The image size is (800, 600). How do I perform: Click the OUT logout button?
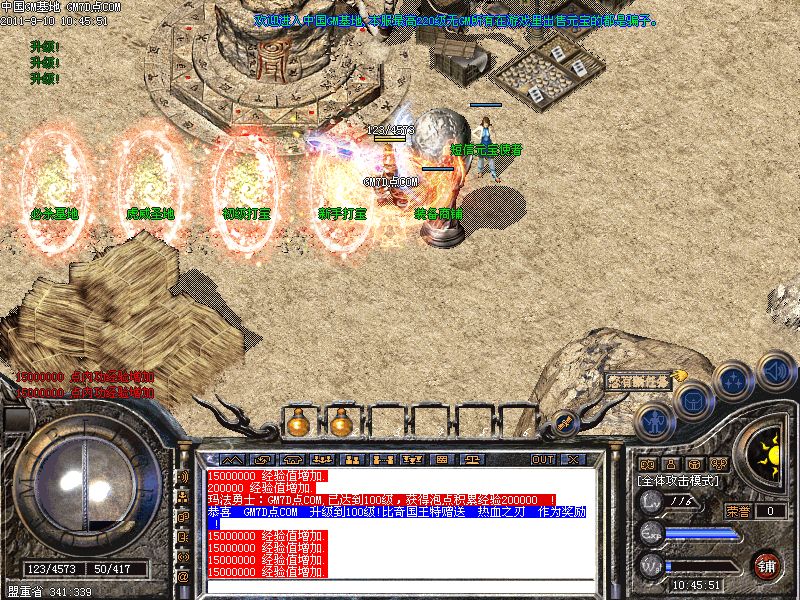pyautogui.click(x=543, y=459)
